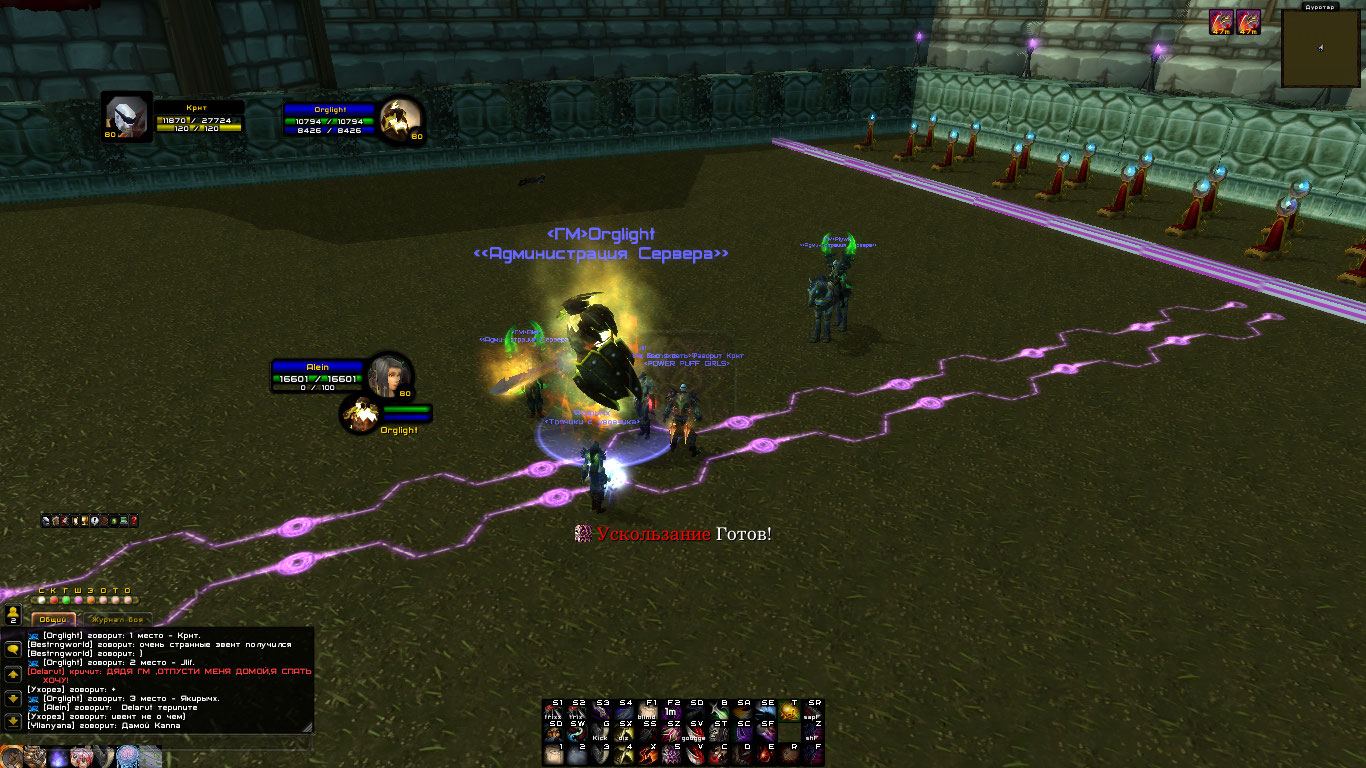Use the ability on cooldown showing 1m

(x=672, y=710)
